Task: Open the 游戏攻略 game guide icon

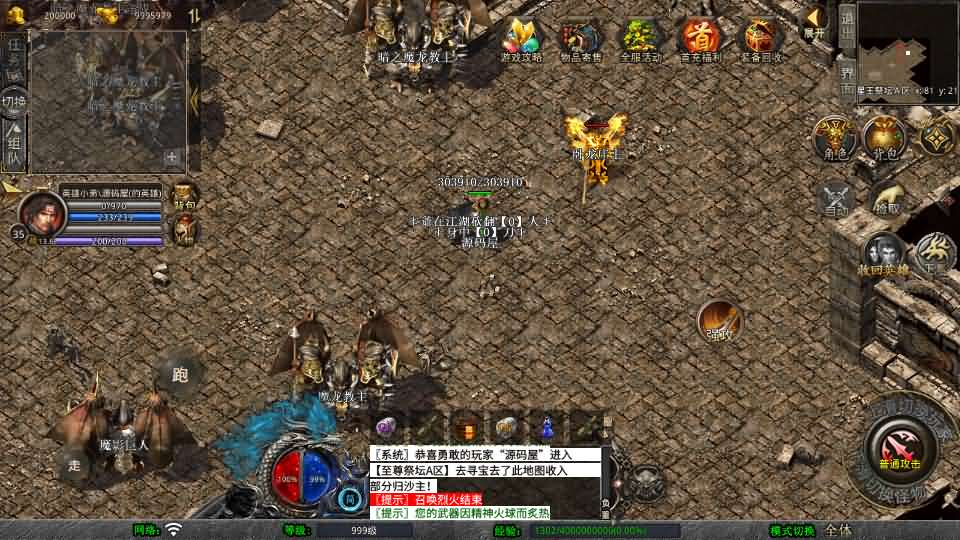Action: pyautogui.click(x=522, y=38)
